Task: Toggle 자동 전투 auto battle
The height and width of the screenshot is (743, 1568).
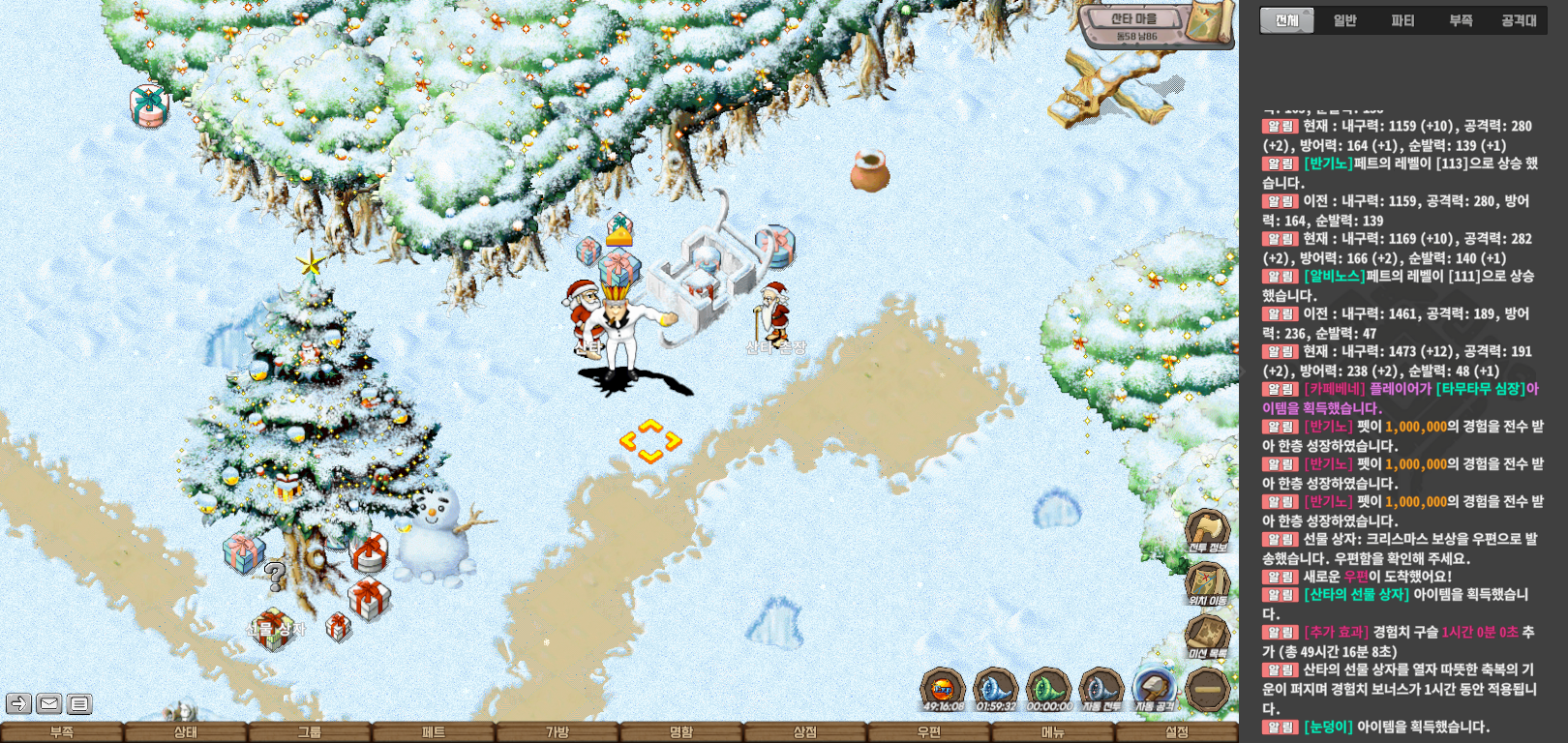Action: coord(1101,689)
